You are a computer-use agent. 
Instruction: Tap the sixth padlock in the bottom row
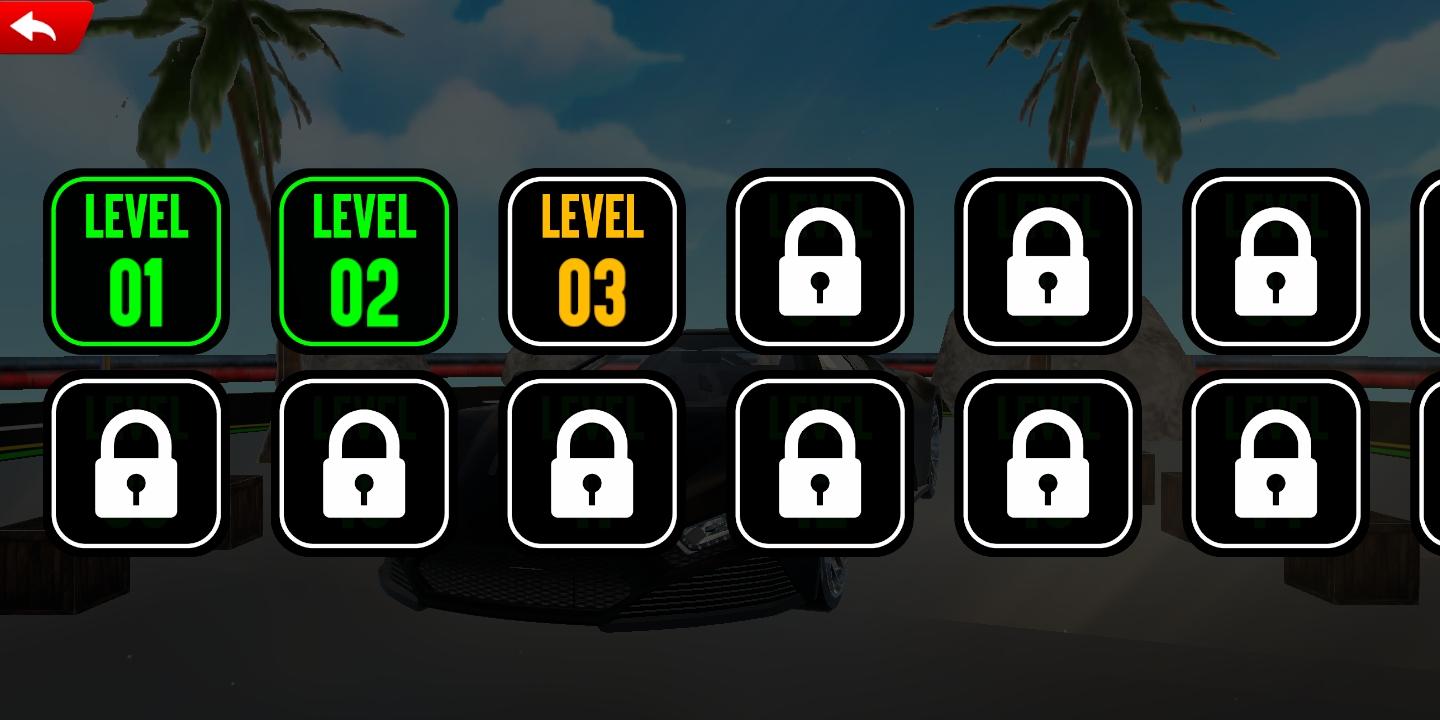(x=1276, y=467)
